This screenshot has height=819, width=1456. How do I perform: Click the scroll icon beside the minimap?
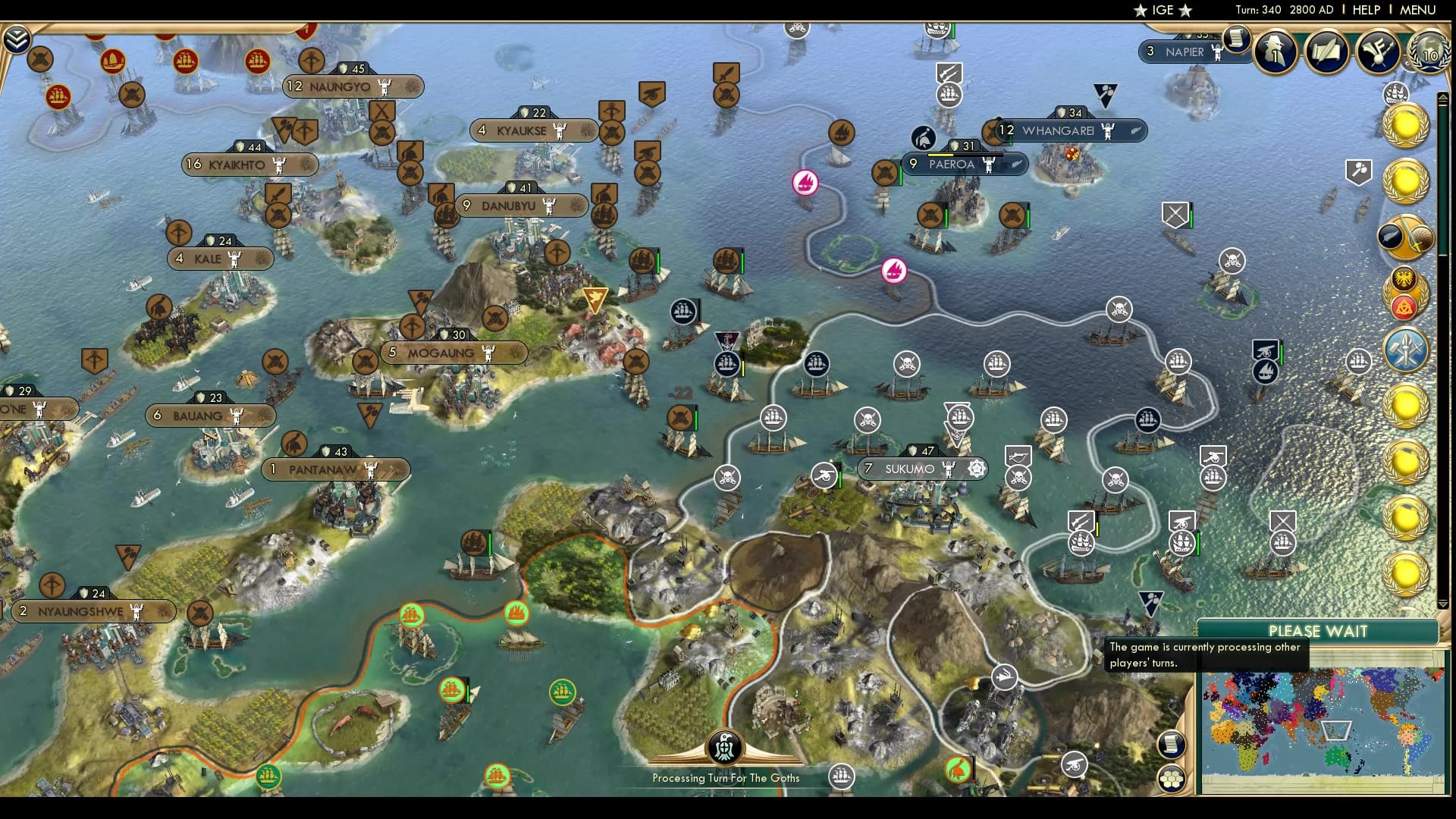(x=1172, y=745)
